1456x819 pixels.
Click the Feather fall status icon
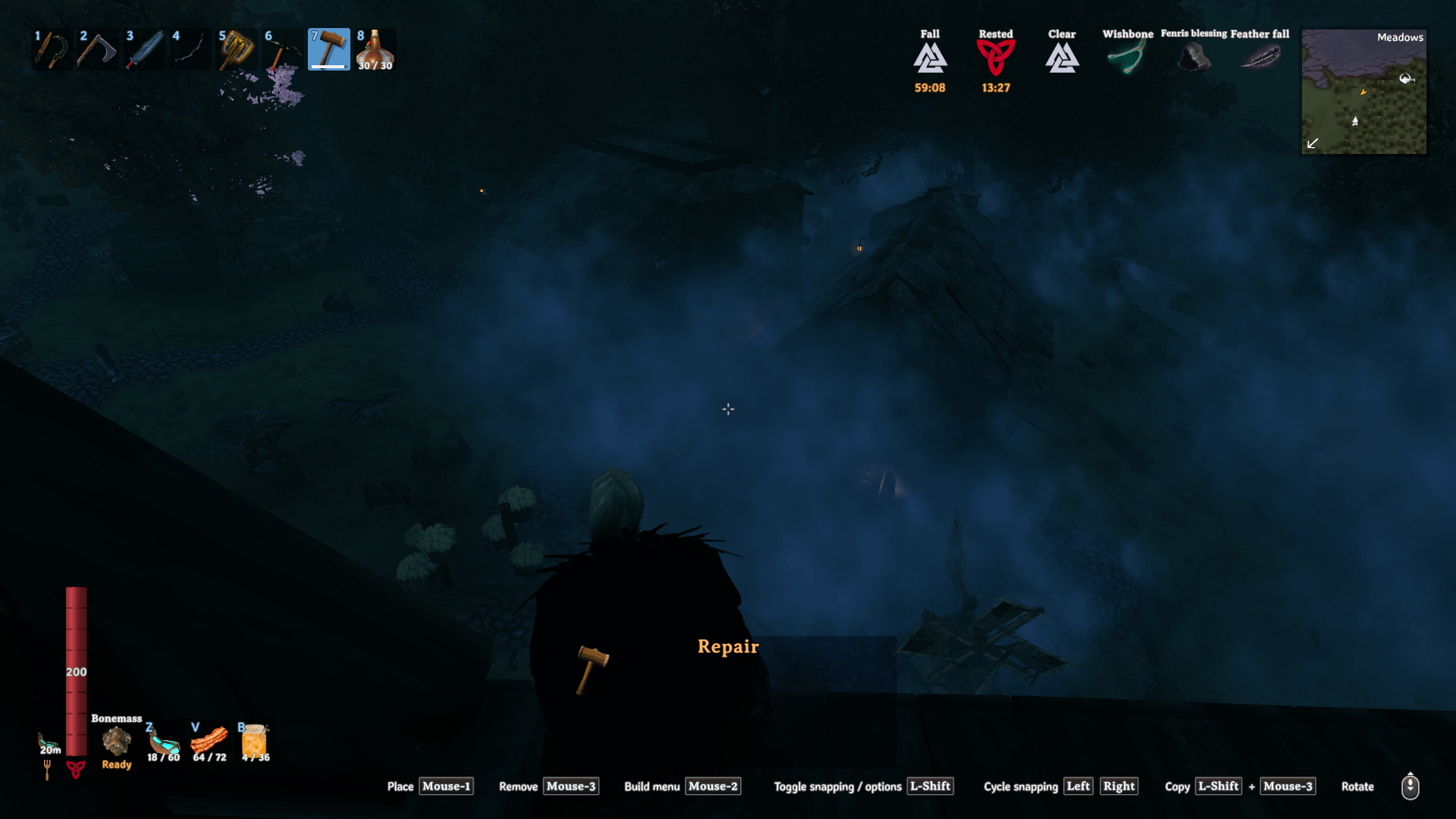(1259, 55)
